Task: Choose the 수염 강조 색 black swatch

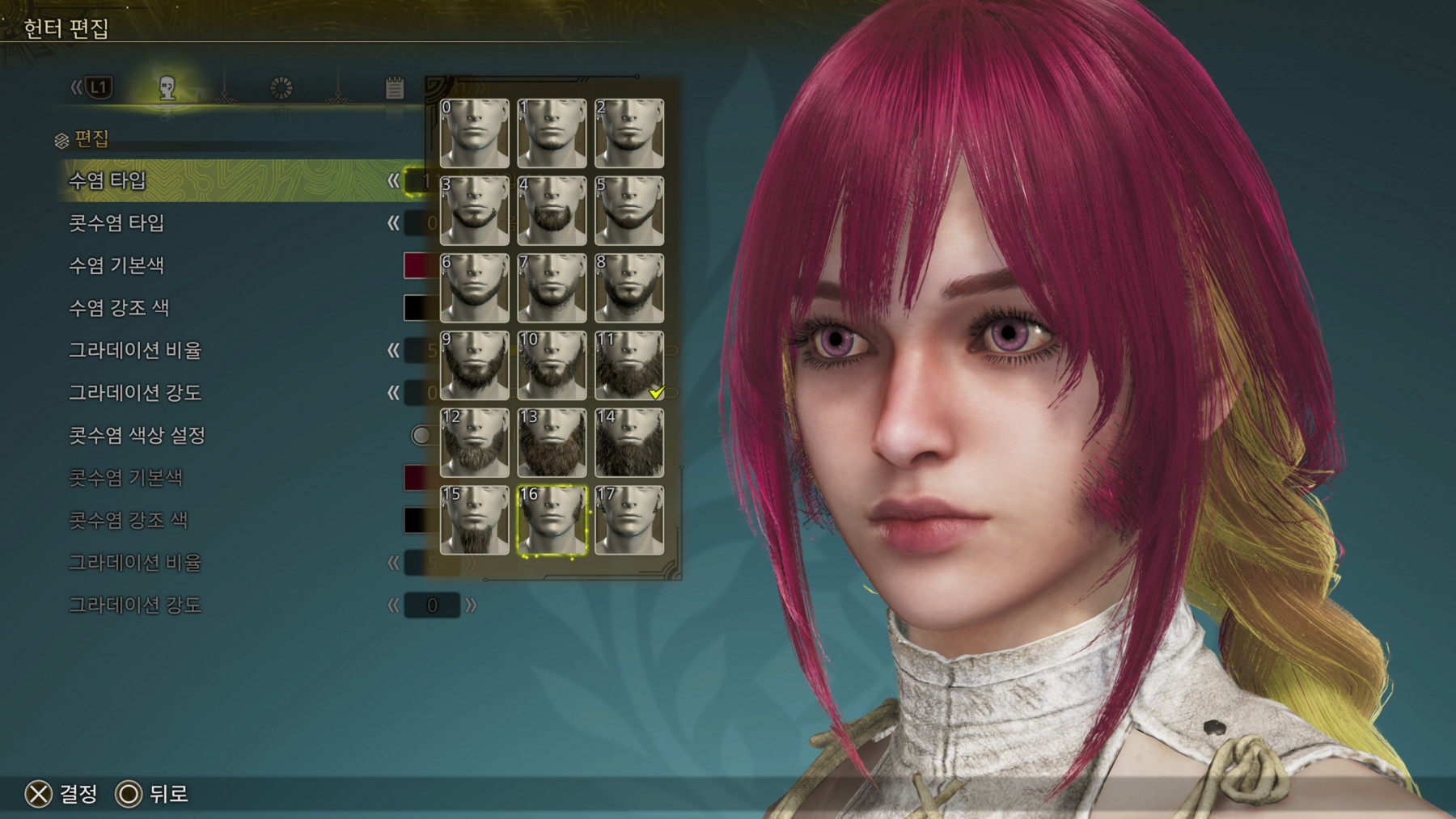Action: point(418,307)
